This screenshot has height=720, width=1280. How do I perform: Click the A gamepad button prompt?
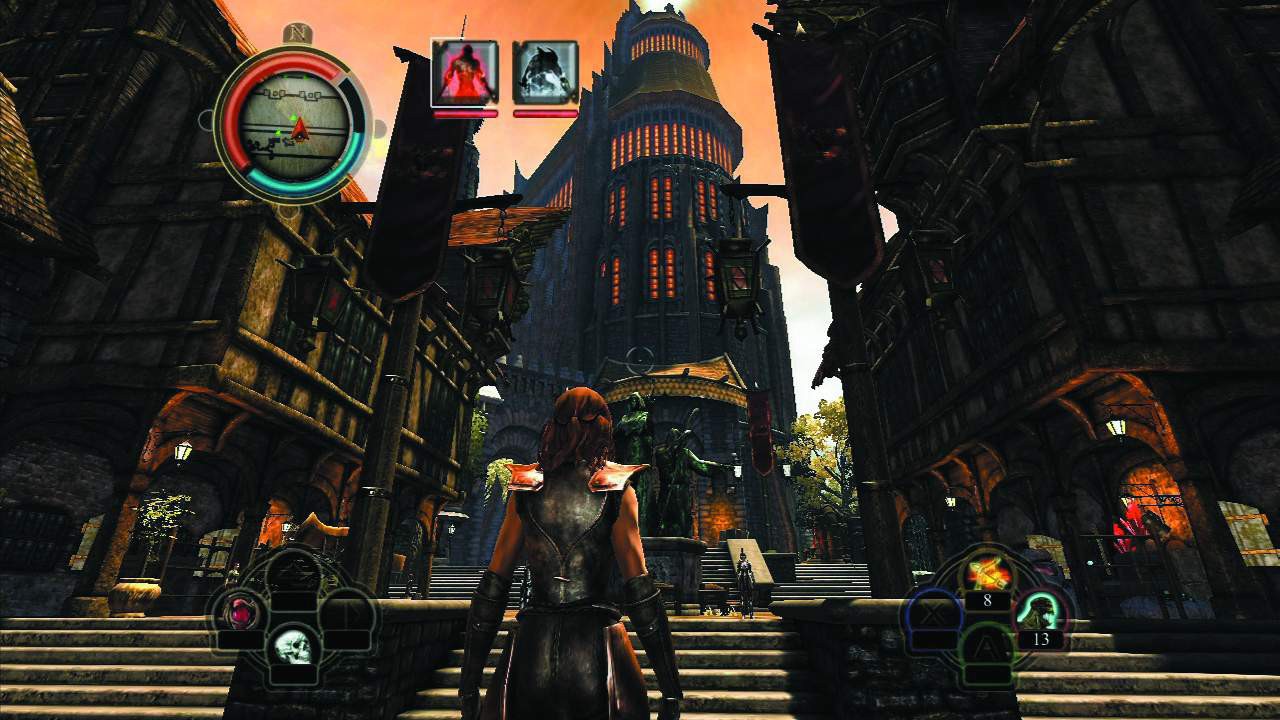click(984, 644)
